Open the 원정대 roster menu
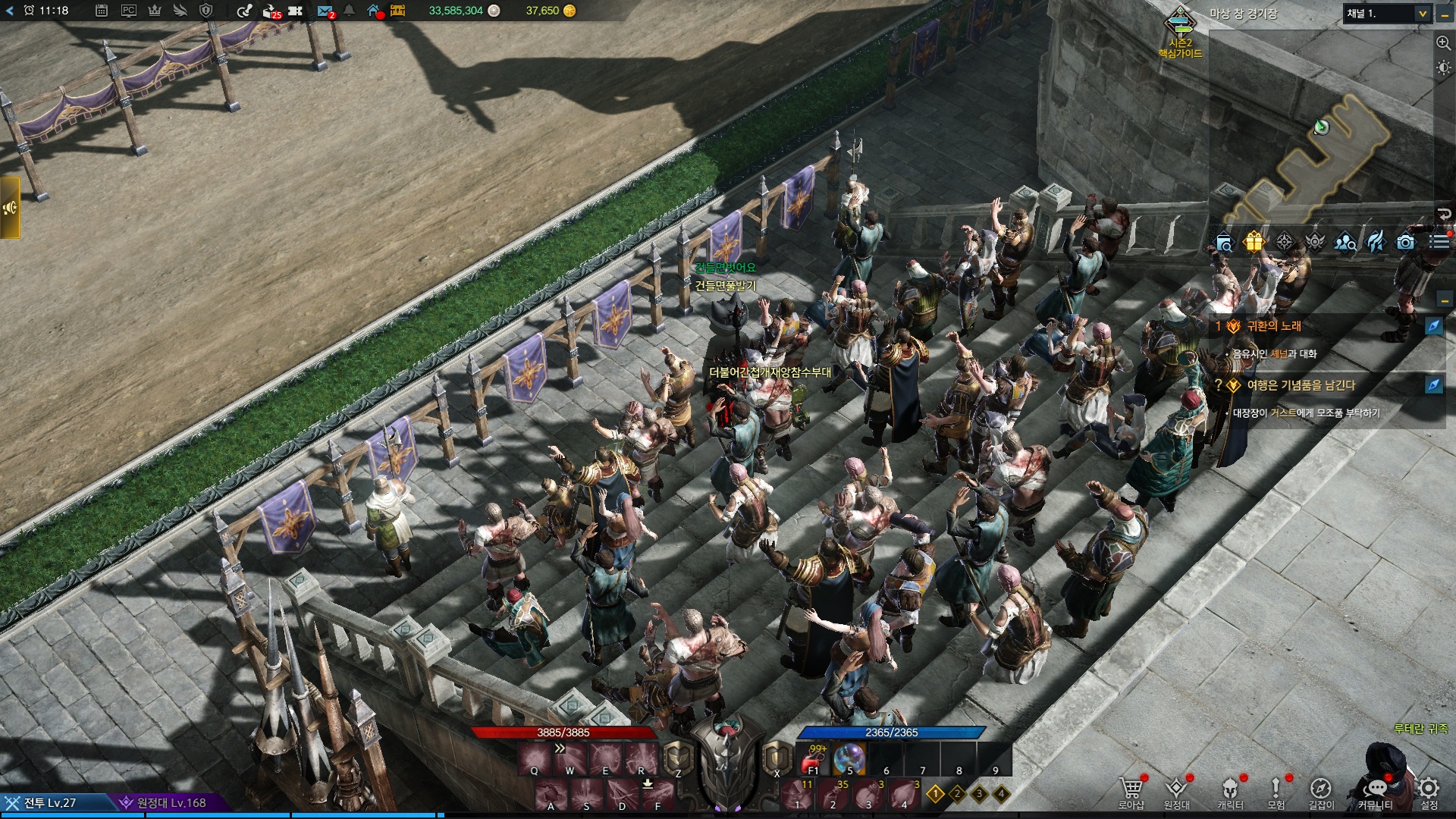Screen dimensions: 1456x819 1176,791
